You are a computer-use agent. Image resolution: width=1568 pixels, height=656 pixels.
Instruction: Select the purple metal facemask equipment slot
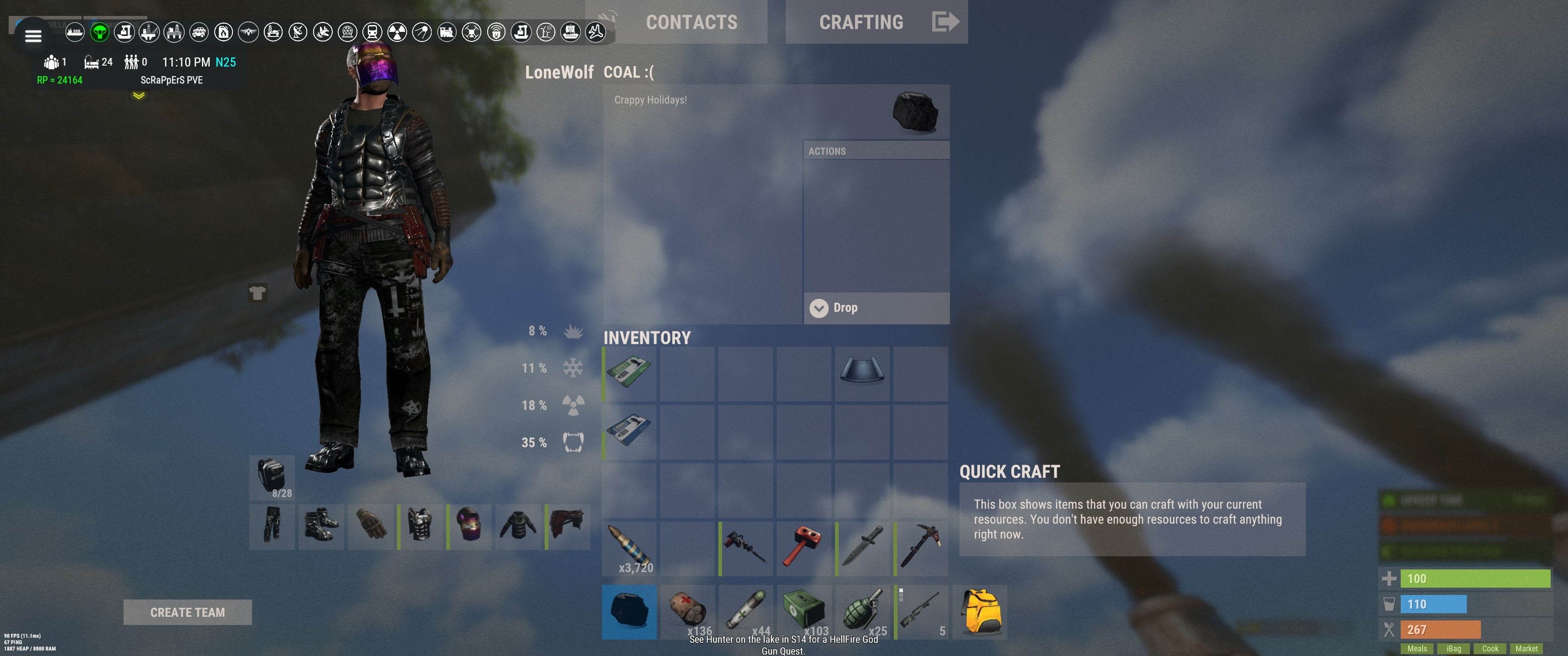pyautogui.click(x=469, y=526)
